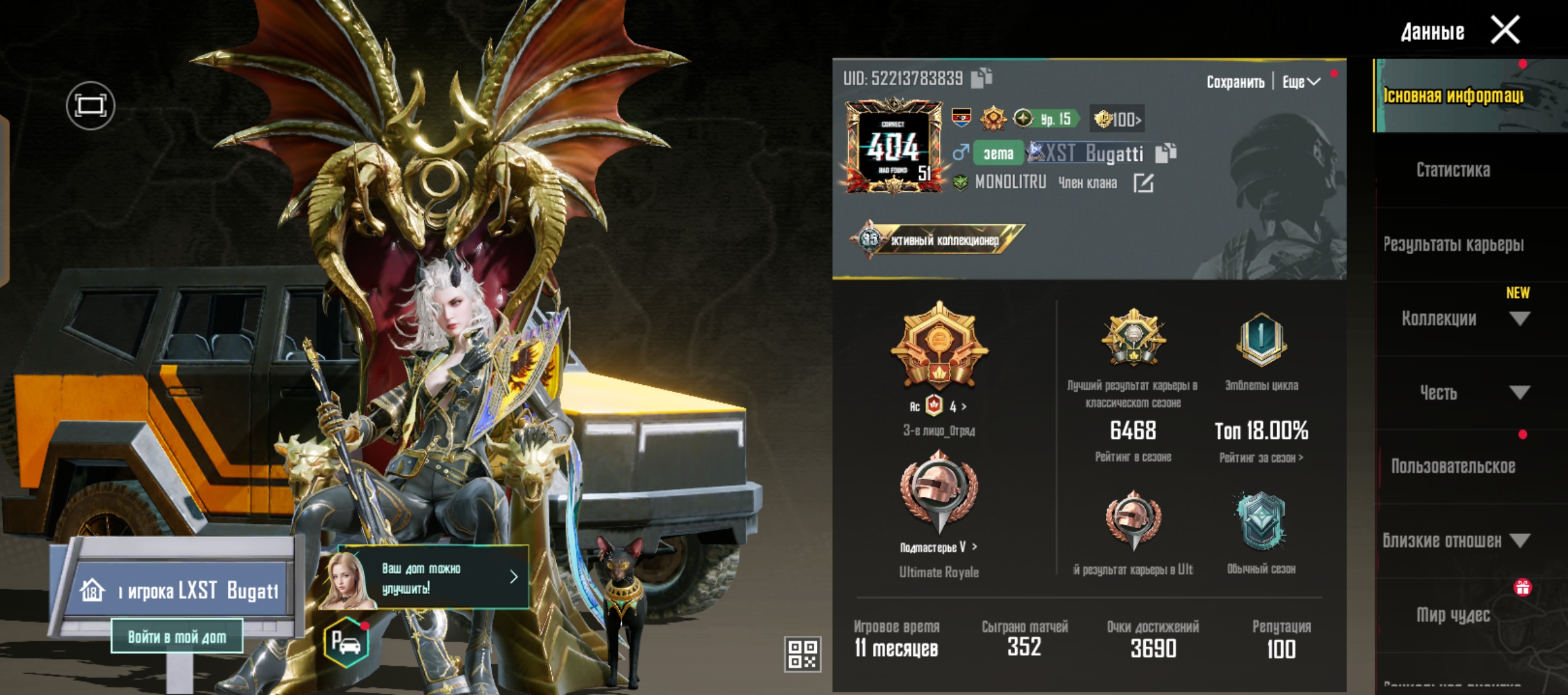Viewport: 1568px width, 695px height.
Task: Close the Данные profile screen
Action: click(1505, 30)
